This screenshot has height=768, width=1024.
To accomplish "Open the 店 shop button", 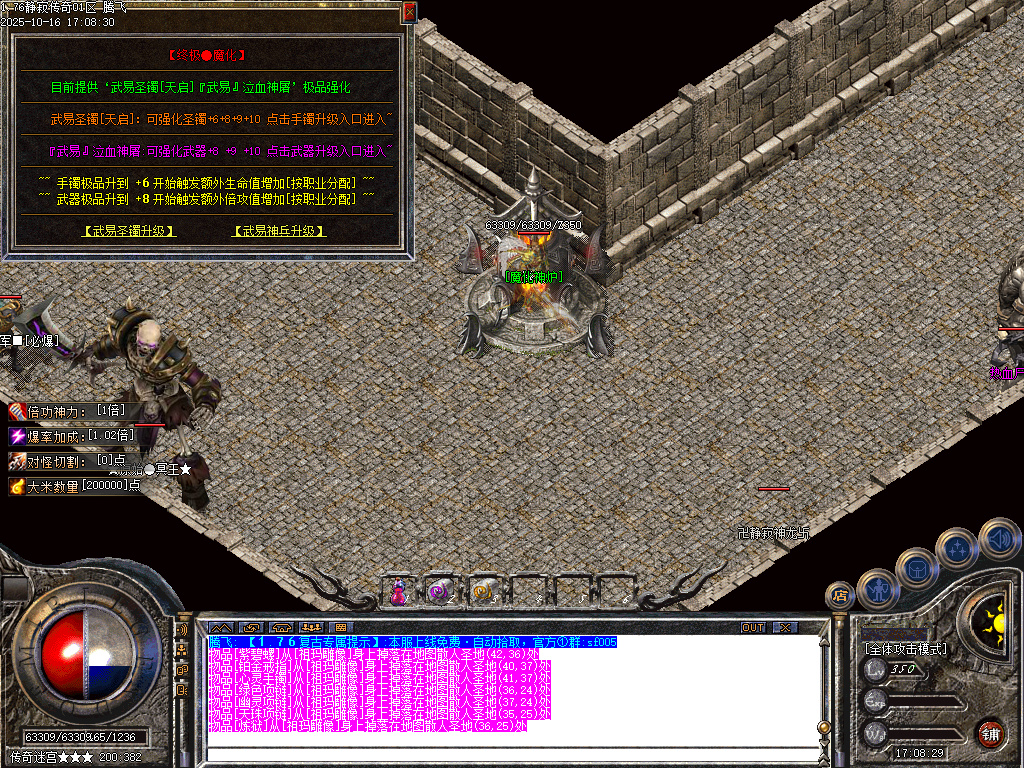I will click(839, 596).
